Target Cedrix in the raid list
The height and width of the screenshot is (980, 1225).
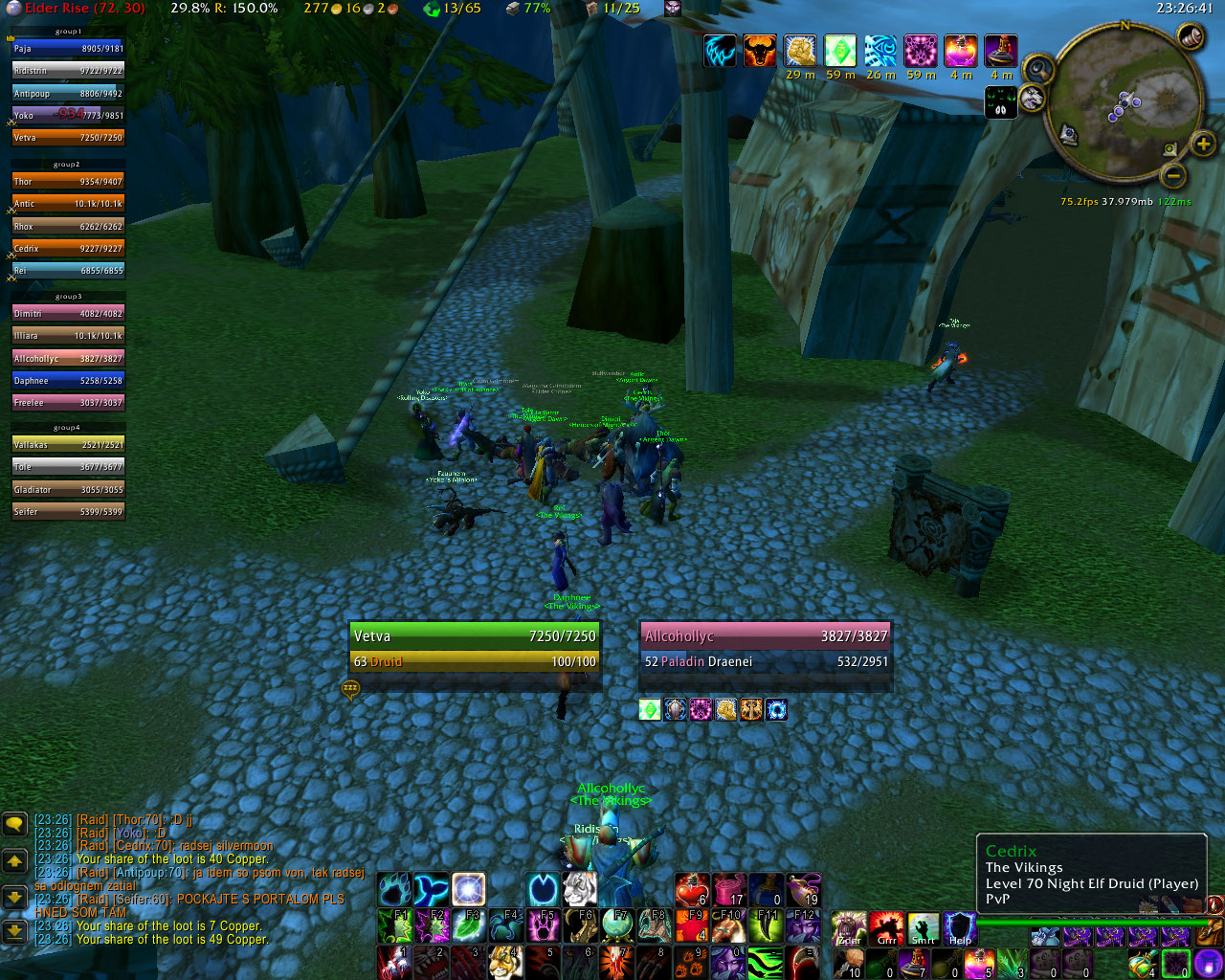(67, 248)
